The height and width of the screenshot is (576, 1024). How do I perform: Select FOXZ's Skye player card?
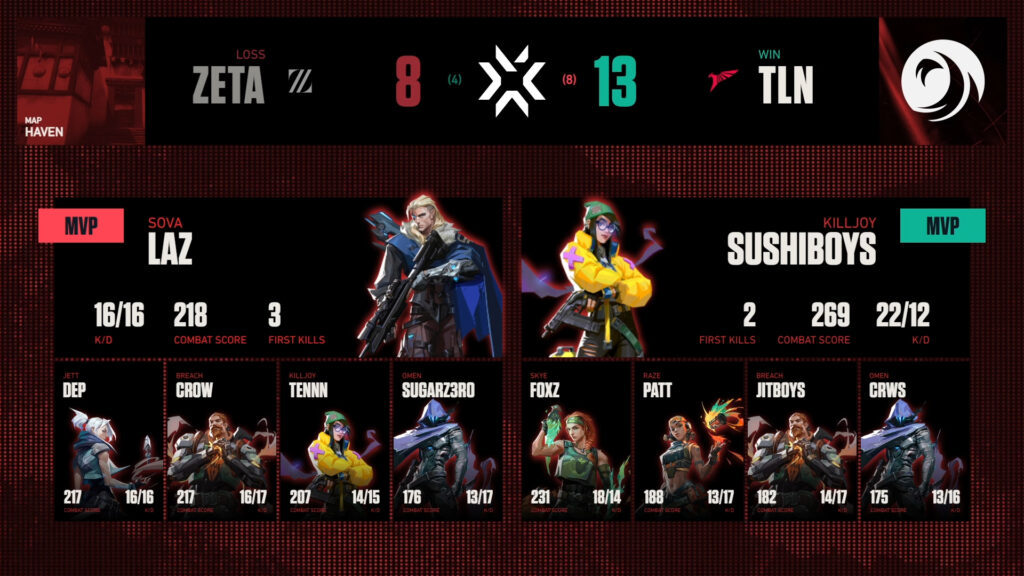[576, 442]
